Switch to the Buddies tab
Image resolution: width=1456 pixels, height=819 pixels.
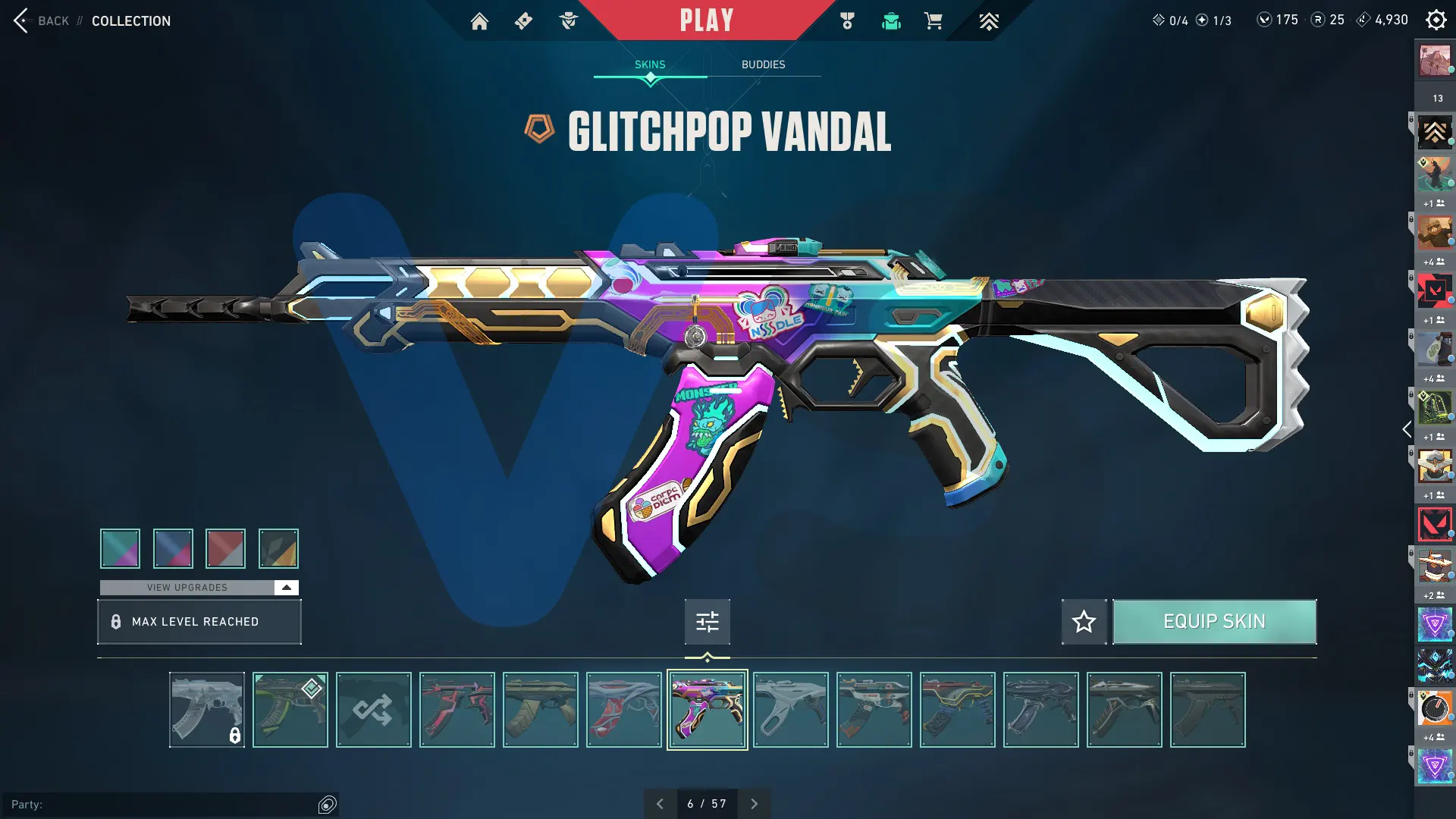click(x=763, y=64)
